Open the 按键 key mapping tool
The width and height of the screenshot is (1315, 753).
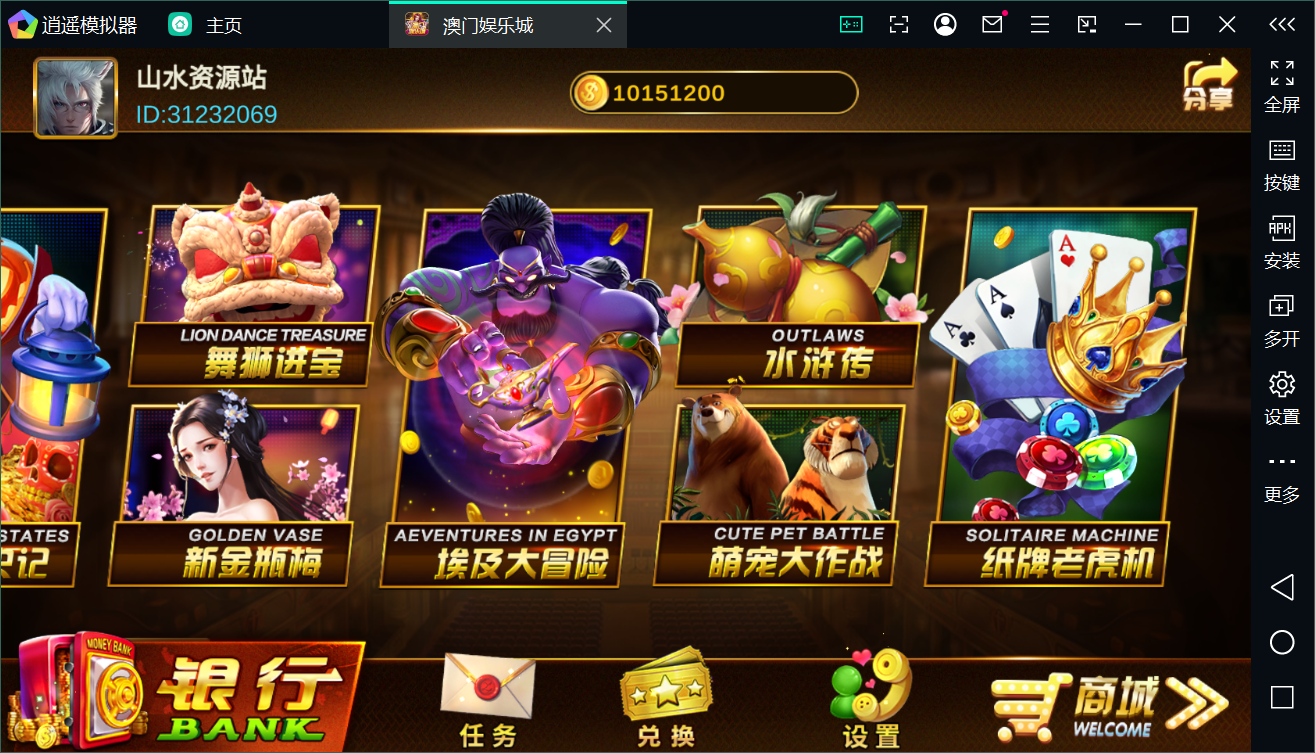[1281, 152]
